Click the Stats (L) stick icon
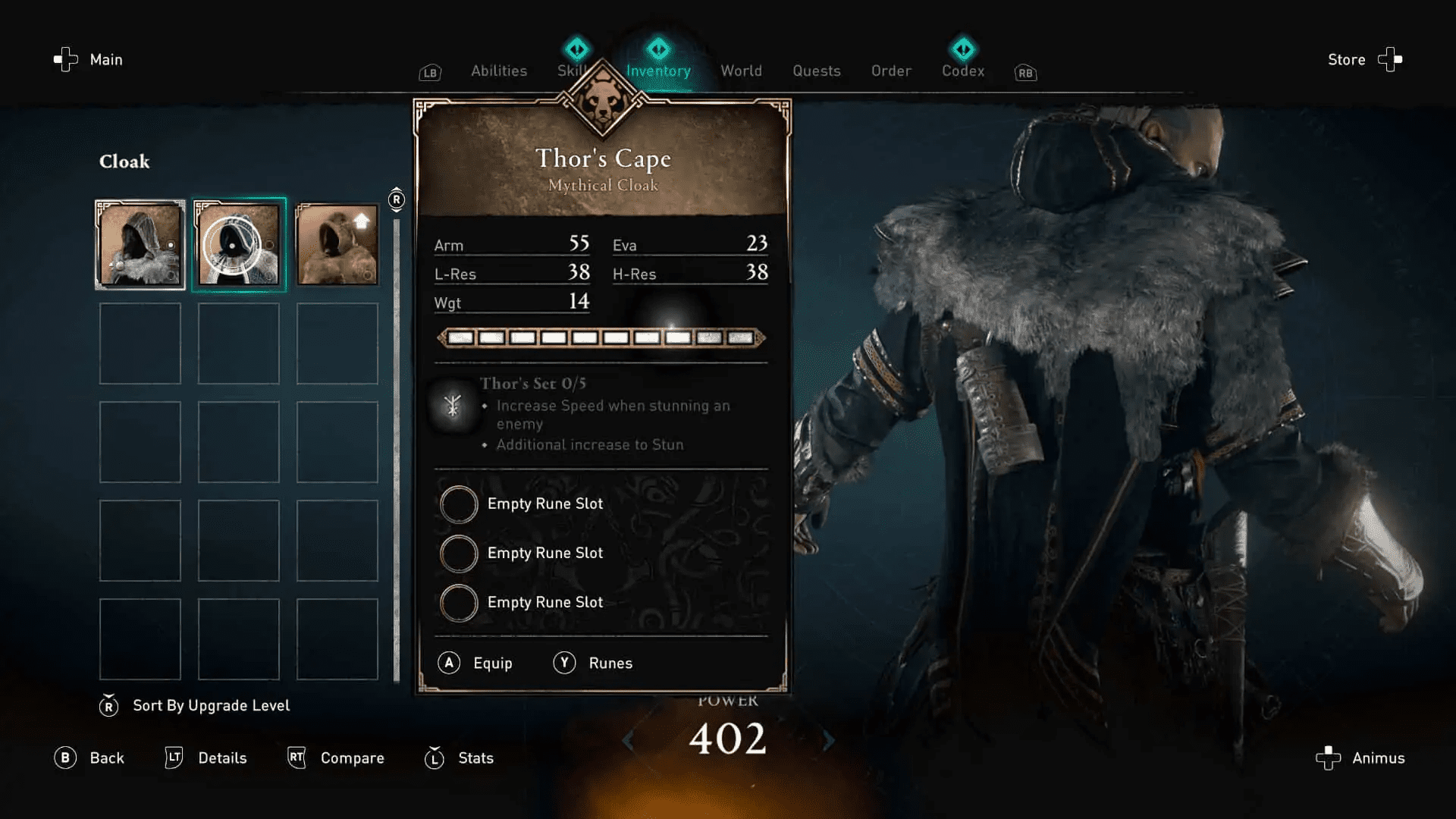Image resolution: width=1456 pixels, height=819 pixels. [433, 758]
